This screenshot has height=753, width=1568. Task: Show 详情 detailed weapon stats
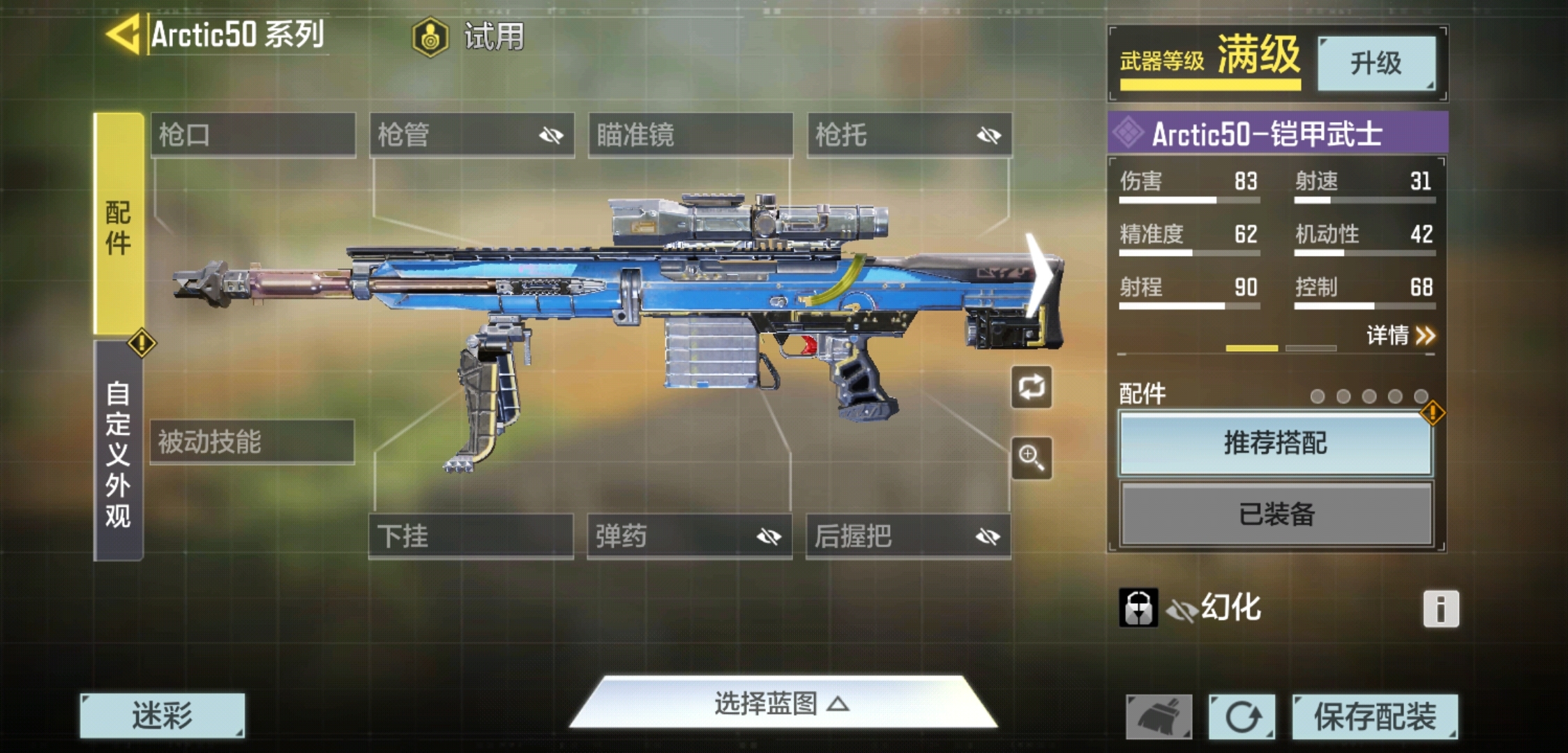1400,336
